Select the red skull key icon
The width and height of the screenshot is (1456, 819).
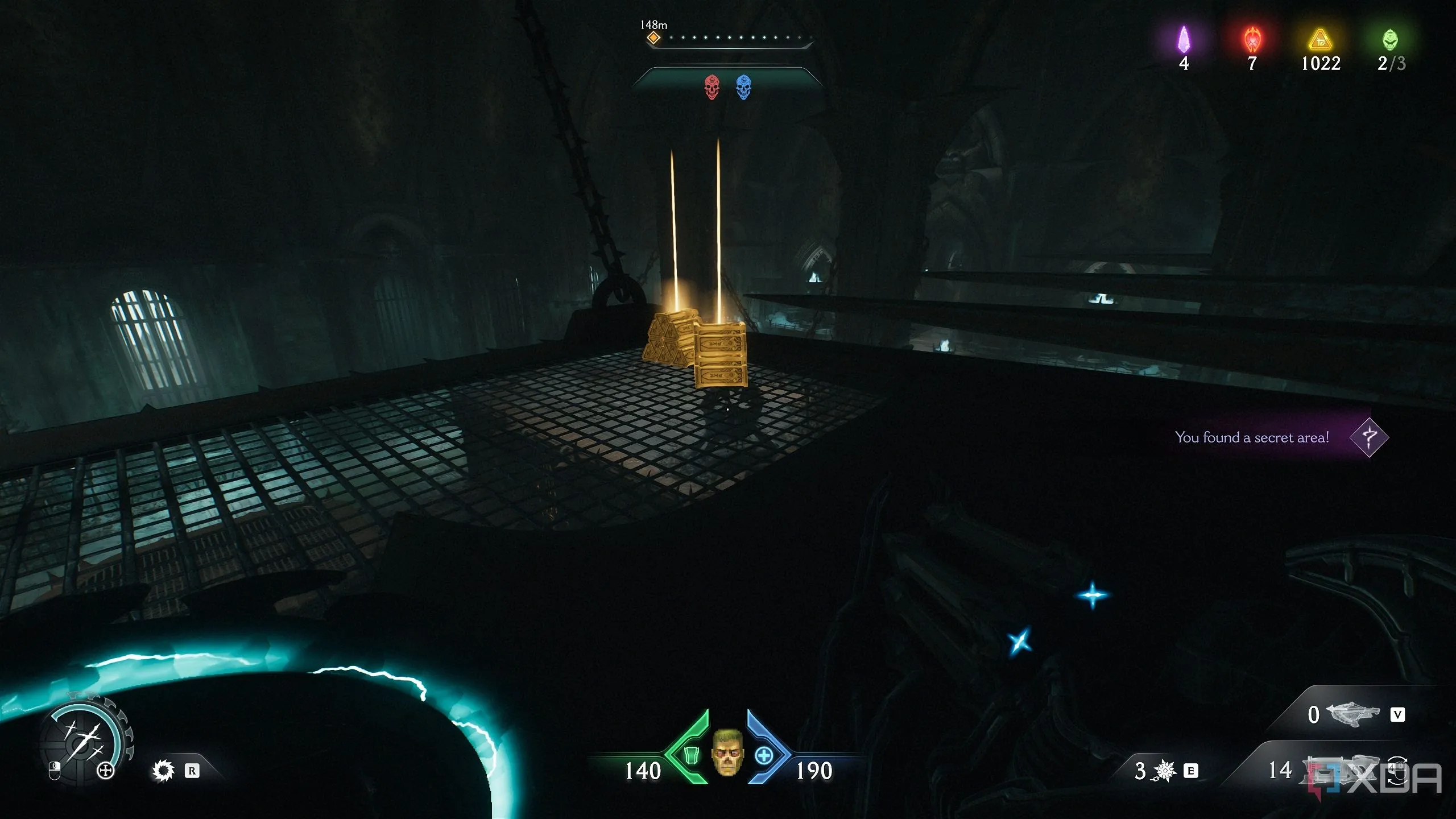point(712,87)
